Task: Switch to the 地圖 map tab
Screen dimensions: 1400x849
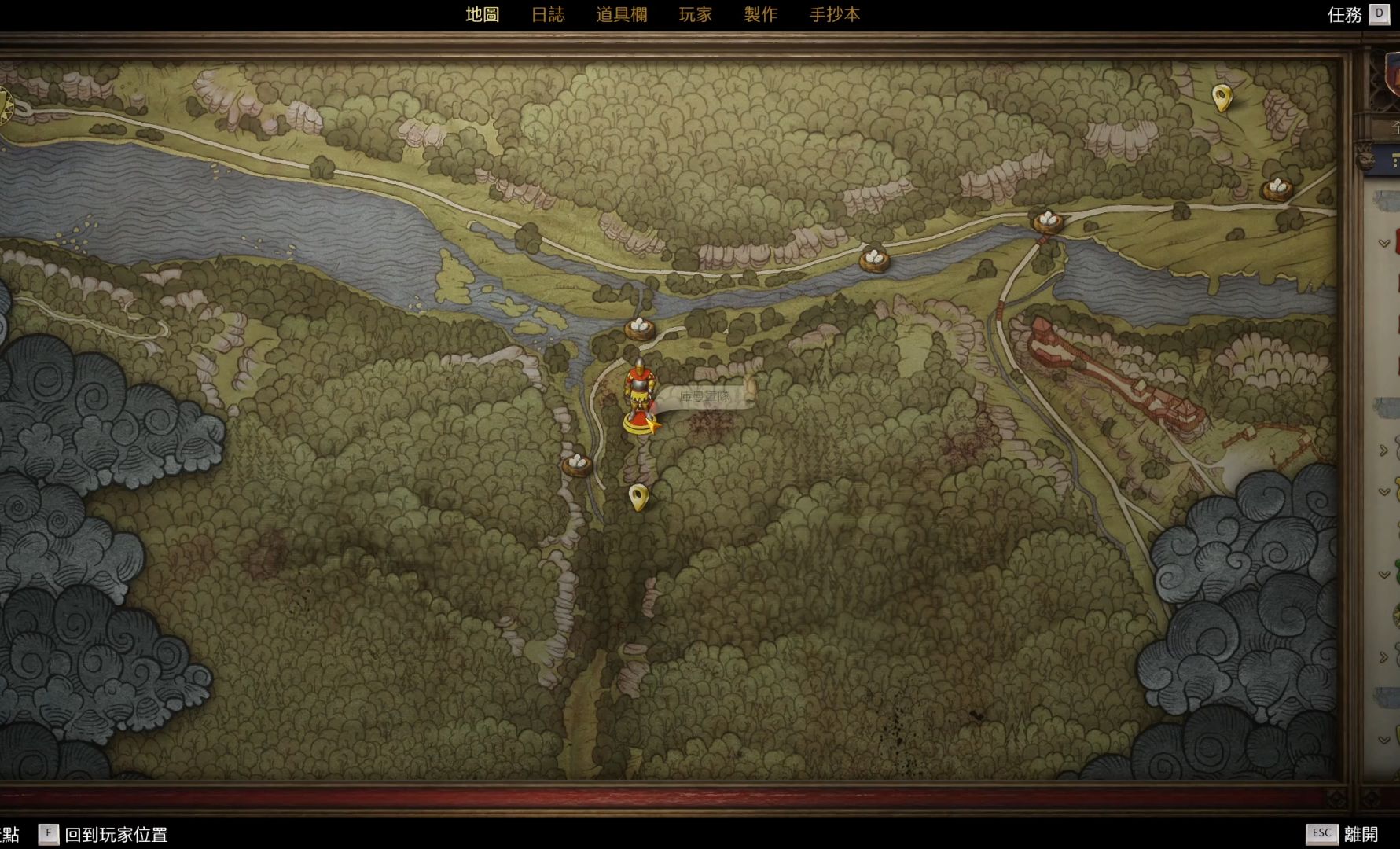Action: 482,14
